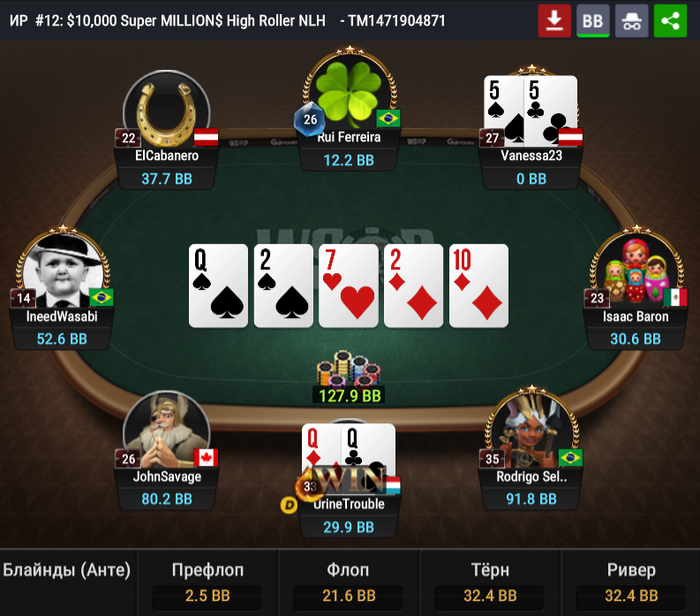700x616 pixels.
Task: Click UrineTrouble's winning queens hand
Action: point(348,456)
